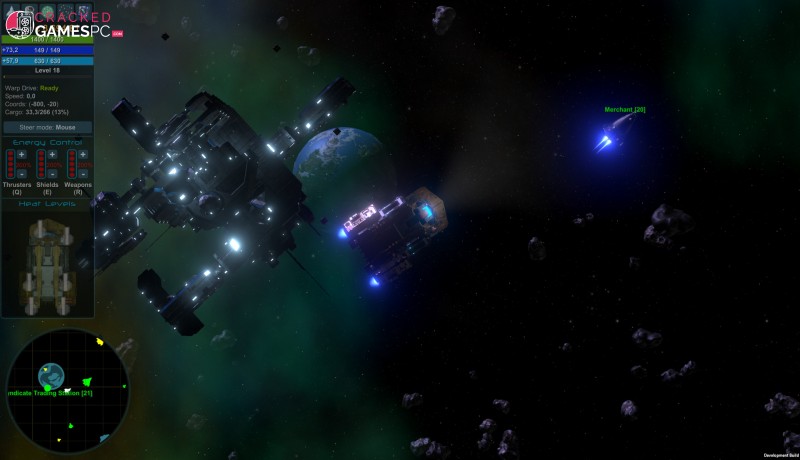Toggle the Steer mode: Mouse button
This screenshot has height=460, width=800.
pos(48,127)
